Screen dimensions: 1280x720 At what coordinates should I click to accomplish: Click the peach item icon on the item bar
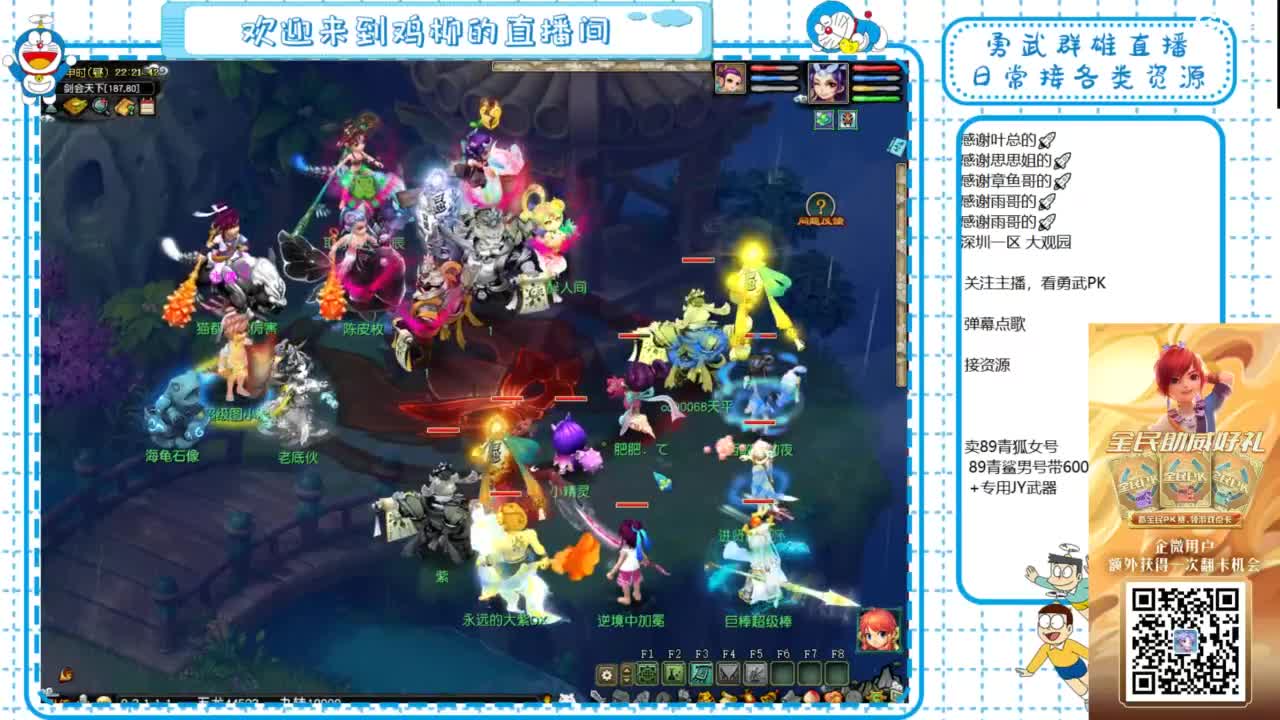point(811,697)
